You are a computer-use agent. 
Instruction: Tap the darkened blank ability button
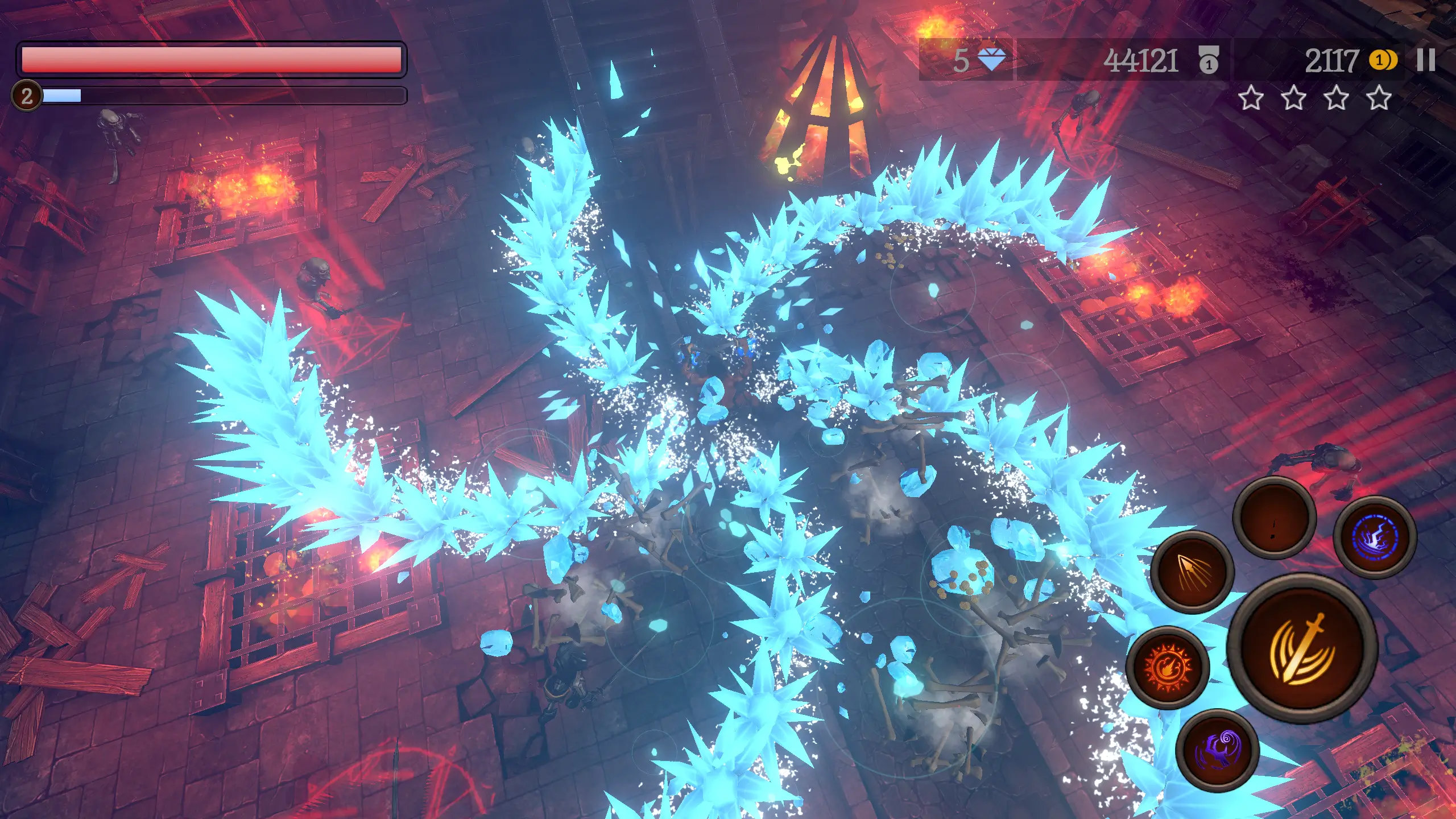pos(1274,518)
